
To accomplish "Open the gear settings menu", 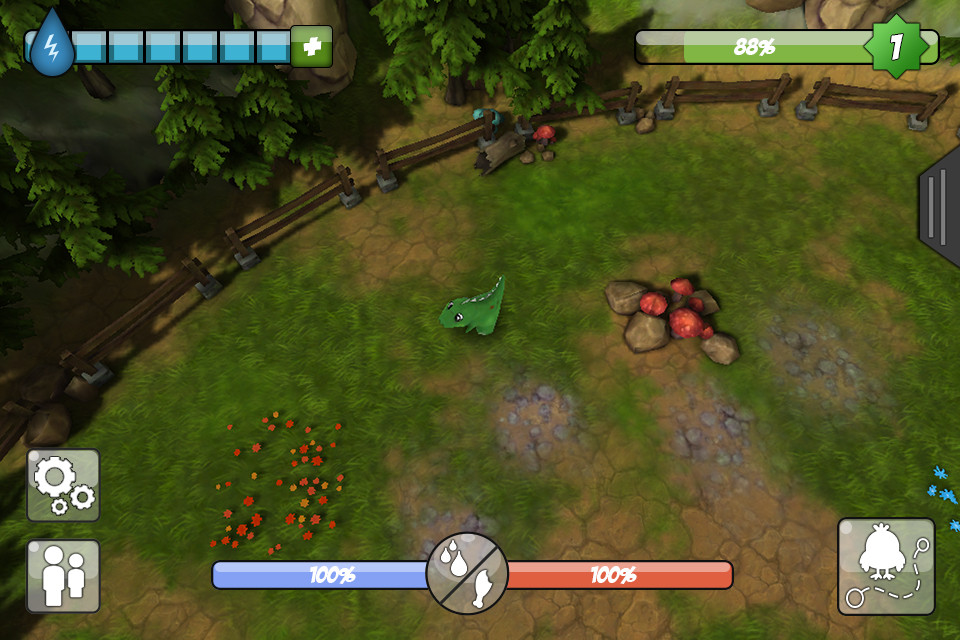I will click(63, 485).
